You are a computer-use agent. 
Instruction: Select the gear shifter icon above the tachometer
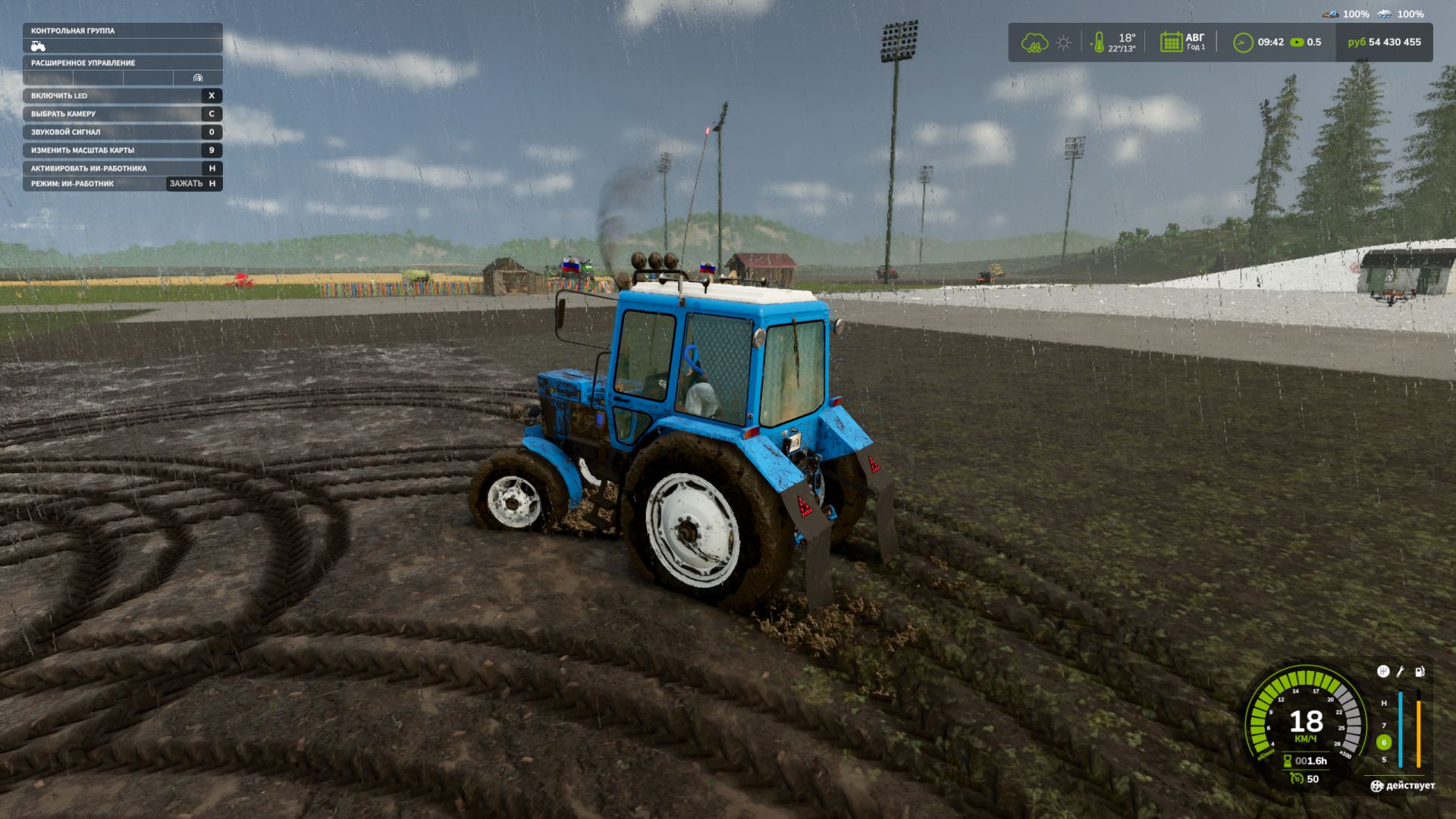1384,673
